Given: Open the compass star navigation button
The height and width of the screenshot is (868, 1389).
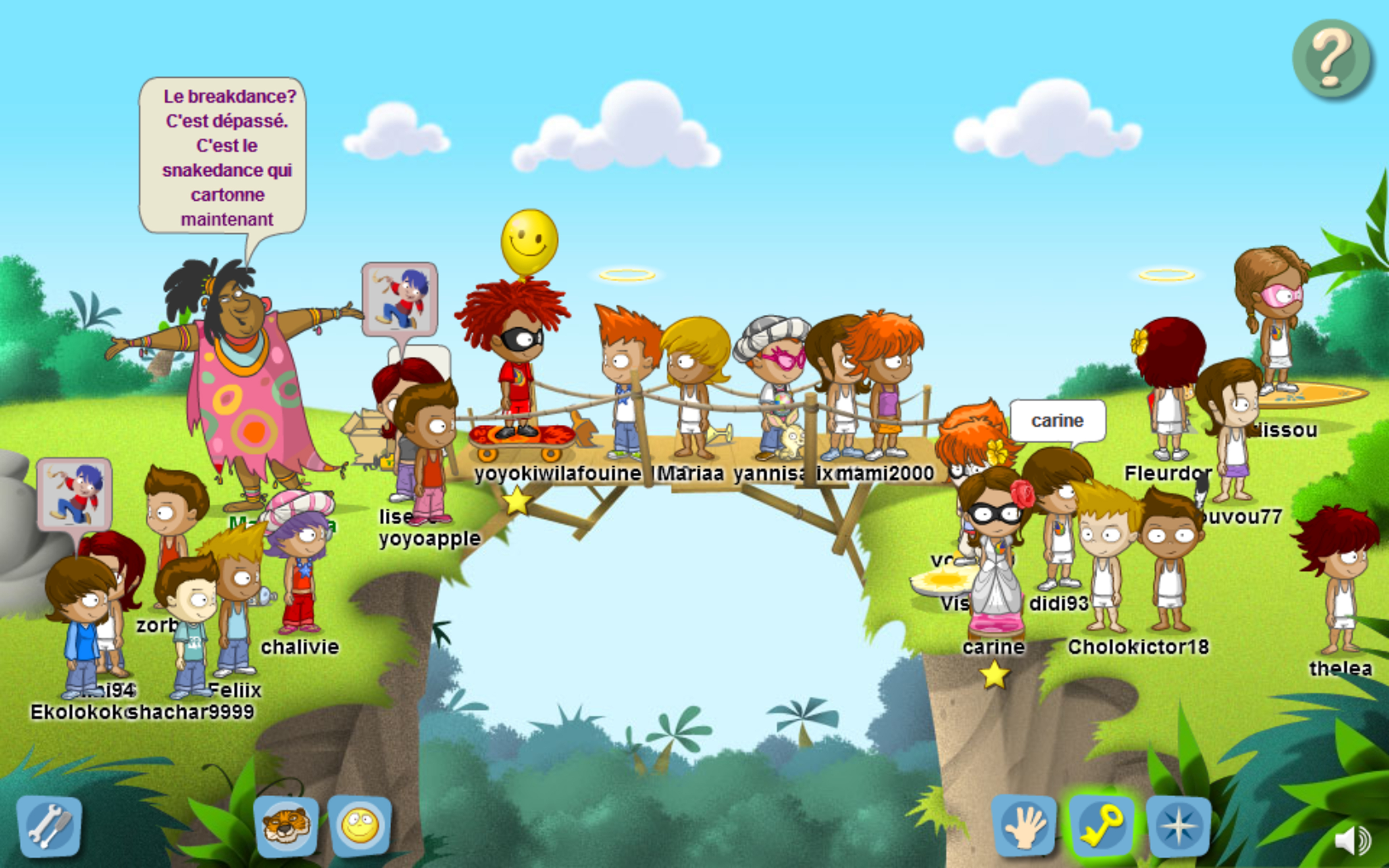Looking at the screenshot, I should point(1178,827).
